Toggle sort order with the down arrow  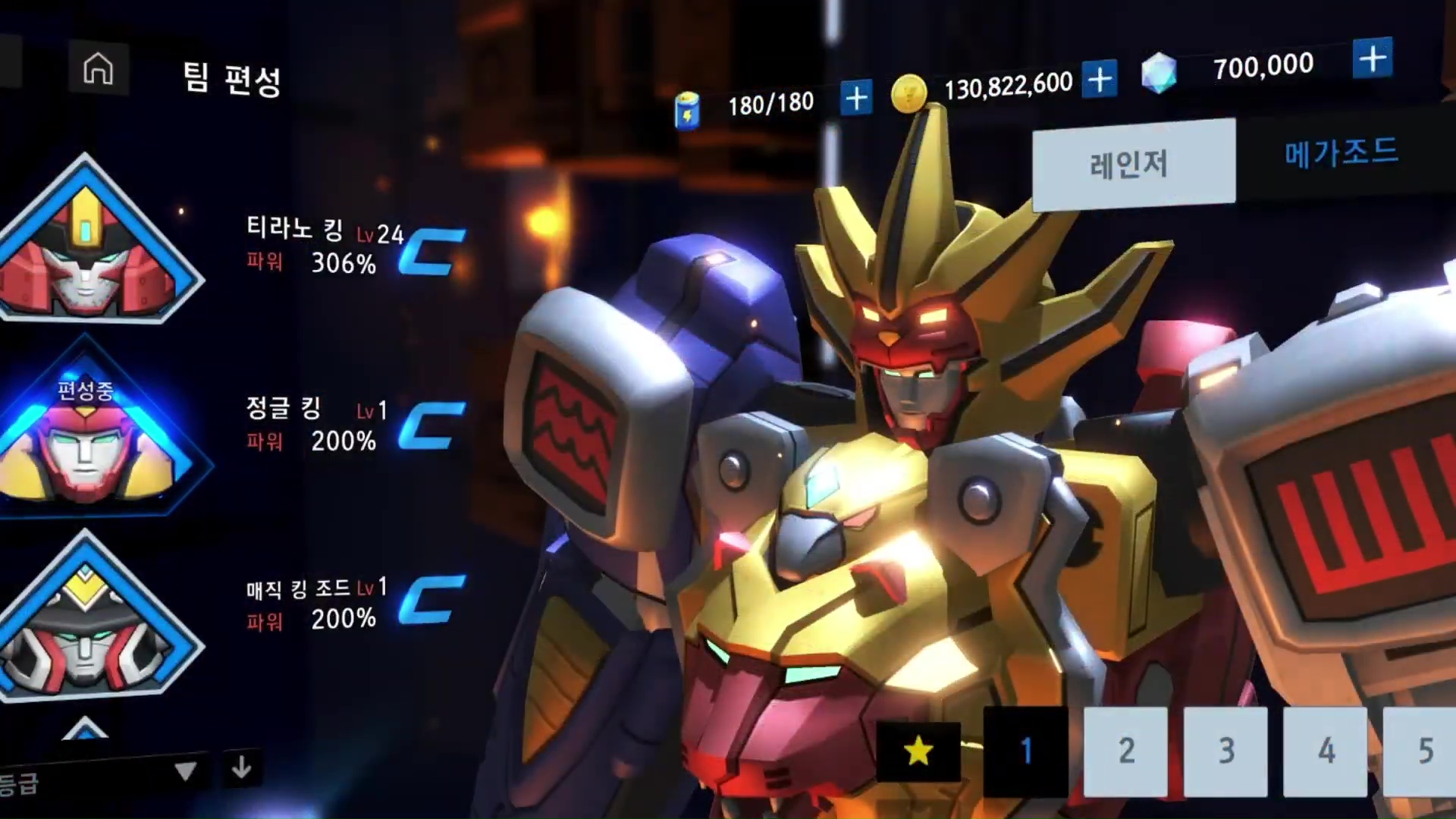242,768
